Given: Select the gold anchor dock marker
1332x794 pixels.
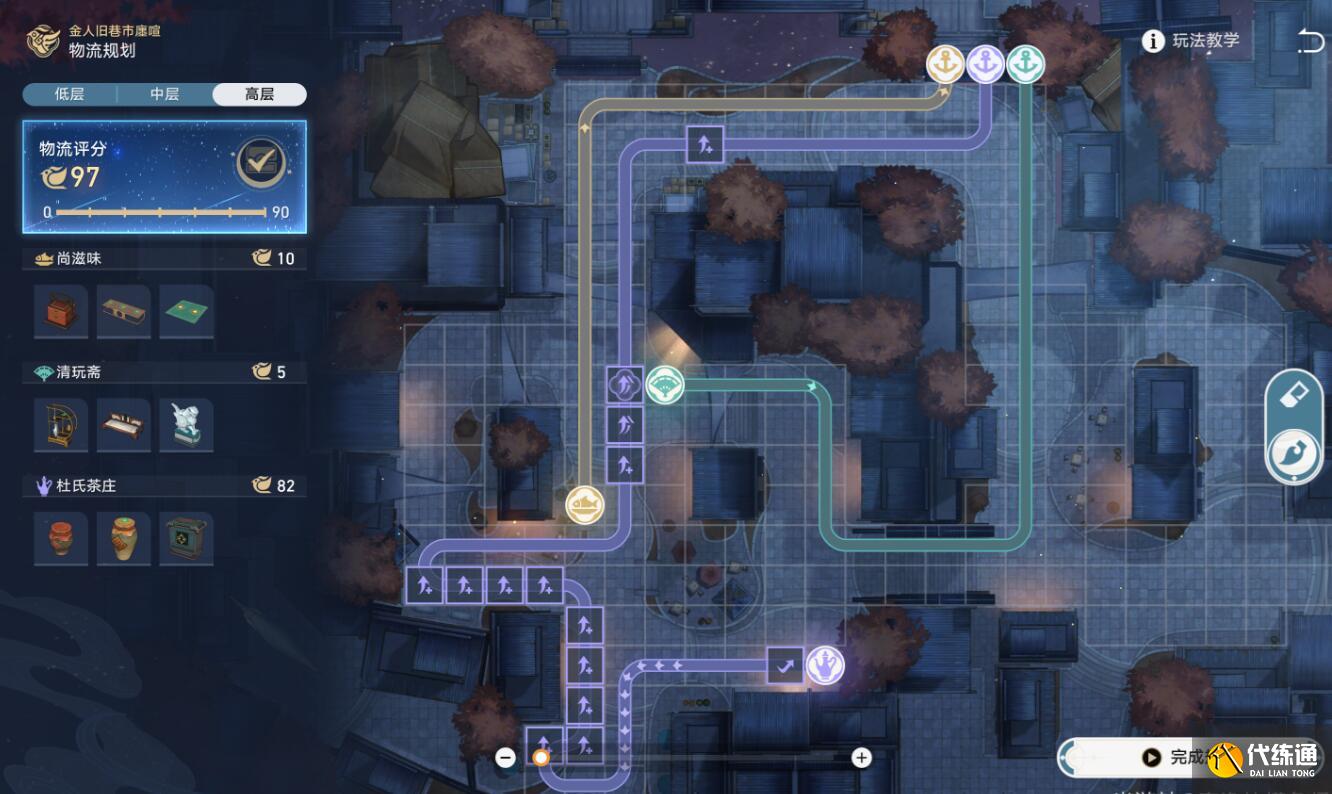Looking at the screenshot, I should [945, 65].
